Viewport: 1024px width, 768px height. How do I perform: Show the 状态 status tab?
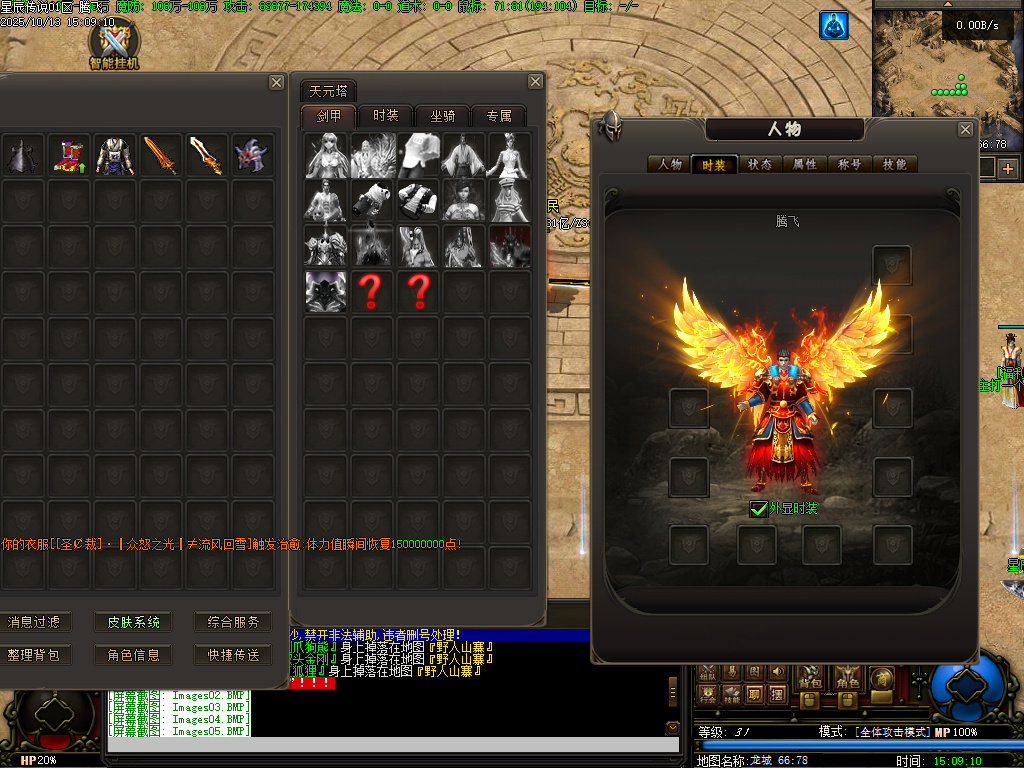coord(760,164)
